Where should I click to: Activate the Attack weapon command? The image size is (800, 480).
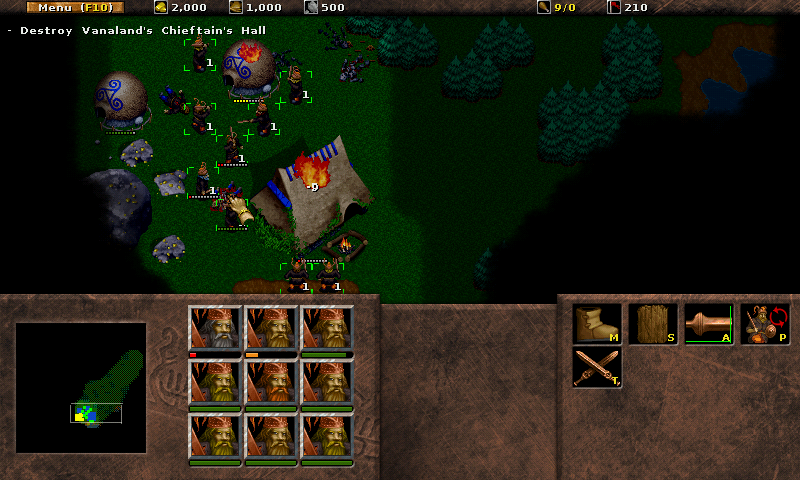click(709, 324)
